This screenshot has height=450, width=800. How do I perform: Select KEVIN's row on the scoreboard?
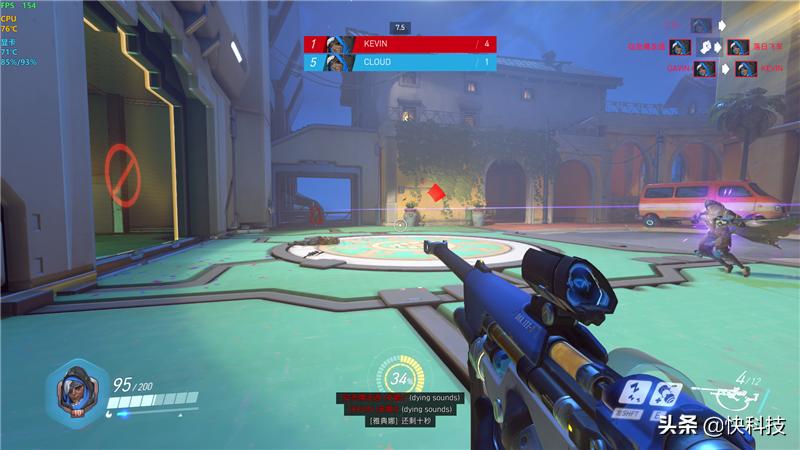(400, 44)
